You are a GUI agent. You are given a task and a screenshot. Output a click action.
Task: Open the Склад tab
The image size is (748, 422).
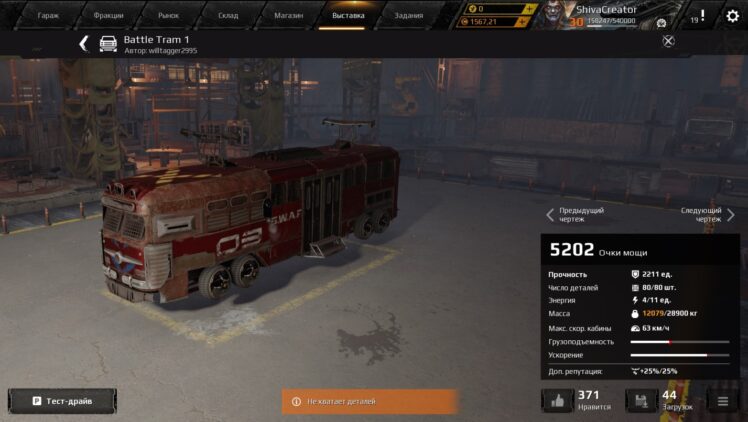[229, 16]
